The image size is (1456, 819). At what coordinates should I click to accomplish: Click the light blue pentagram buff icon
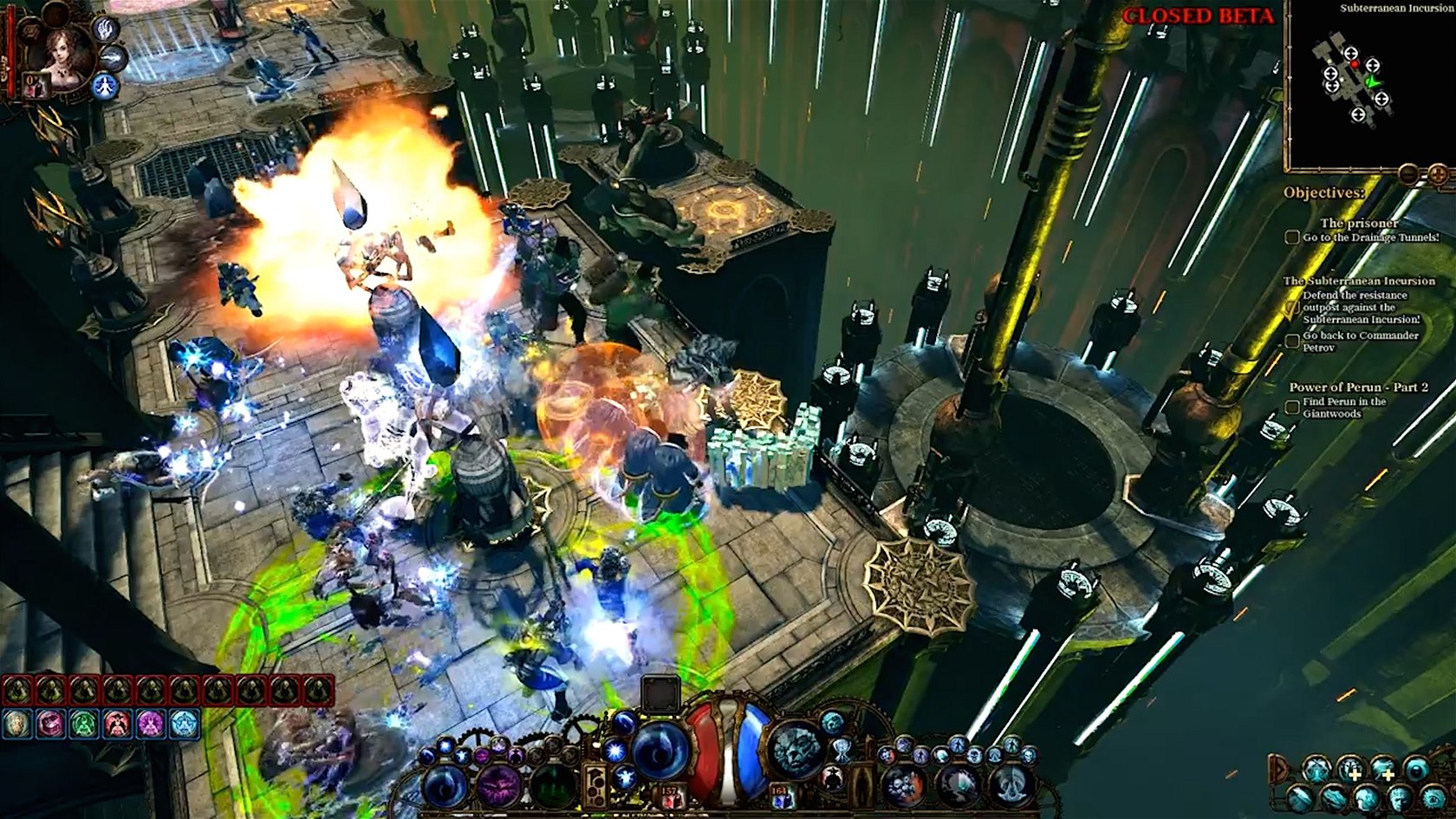pyautogui.click(x=184, y=723)
